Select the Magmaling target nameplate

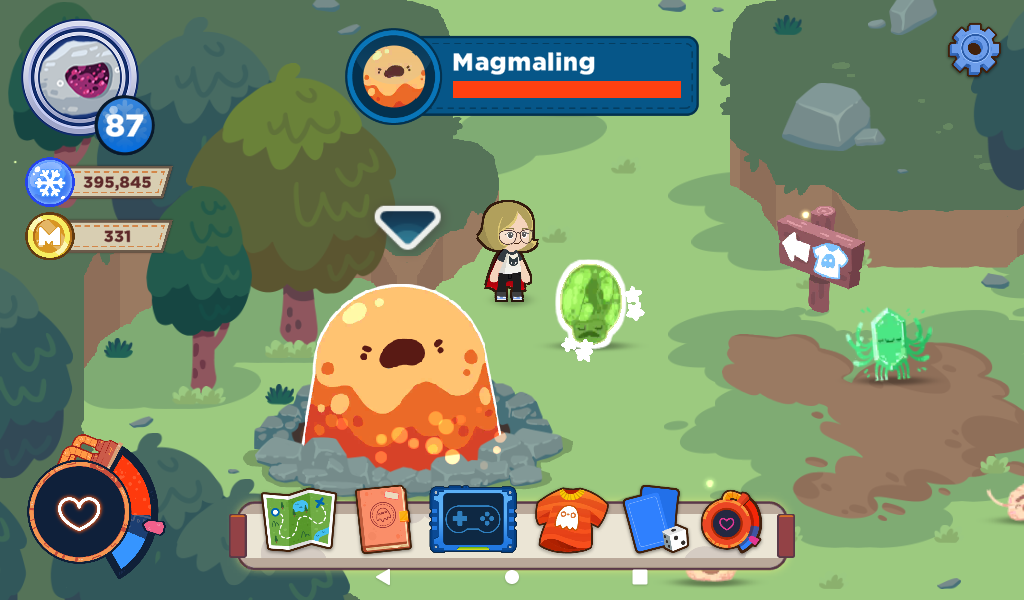523,76
